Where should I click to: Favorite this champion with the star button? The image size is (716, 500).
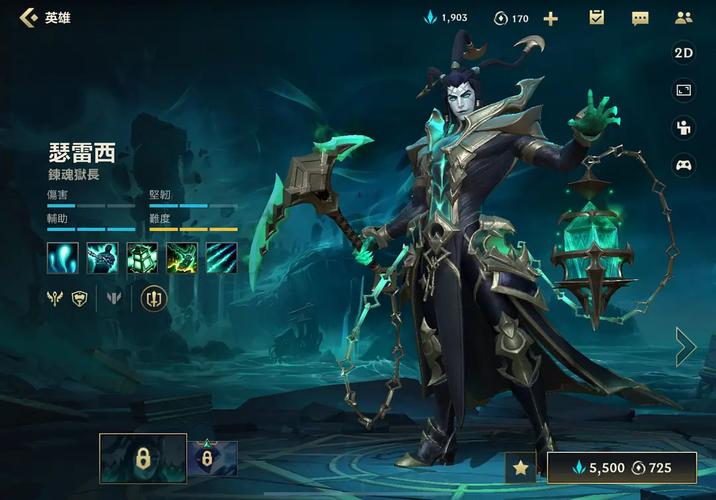(x=520, y=467)
